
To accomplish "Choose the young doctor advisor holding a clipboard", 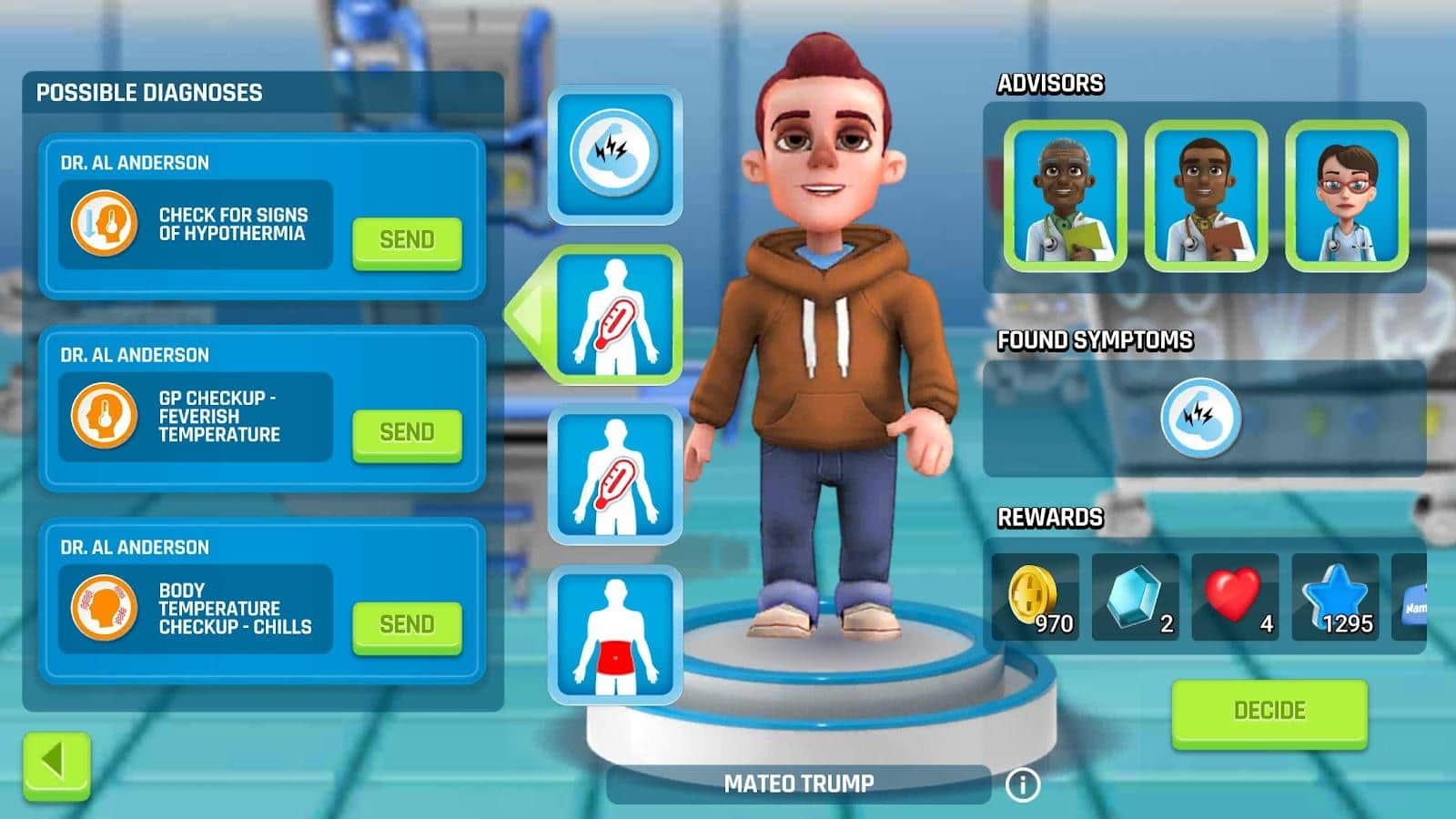I will 1206,197.
